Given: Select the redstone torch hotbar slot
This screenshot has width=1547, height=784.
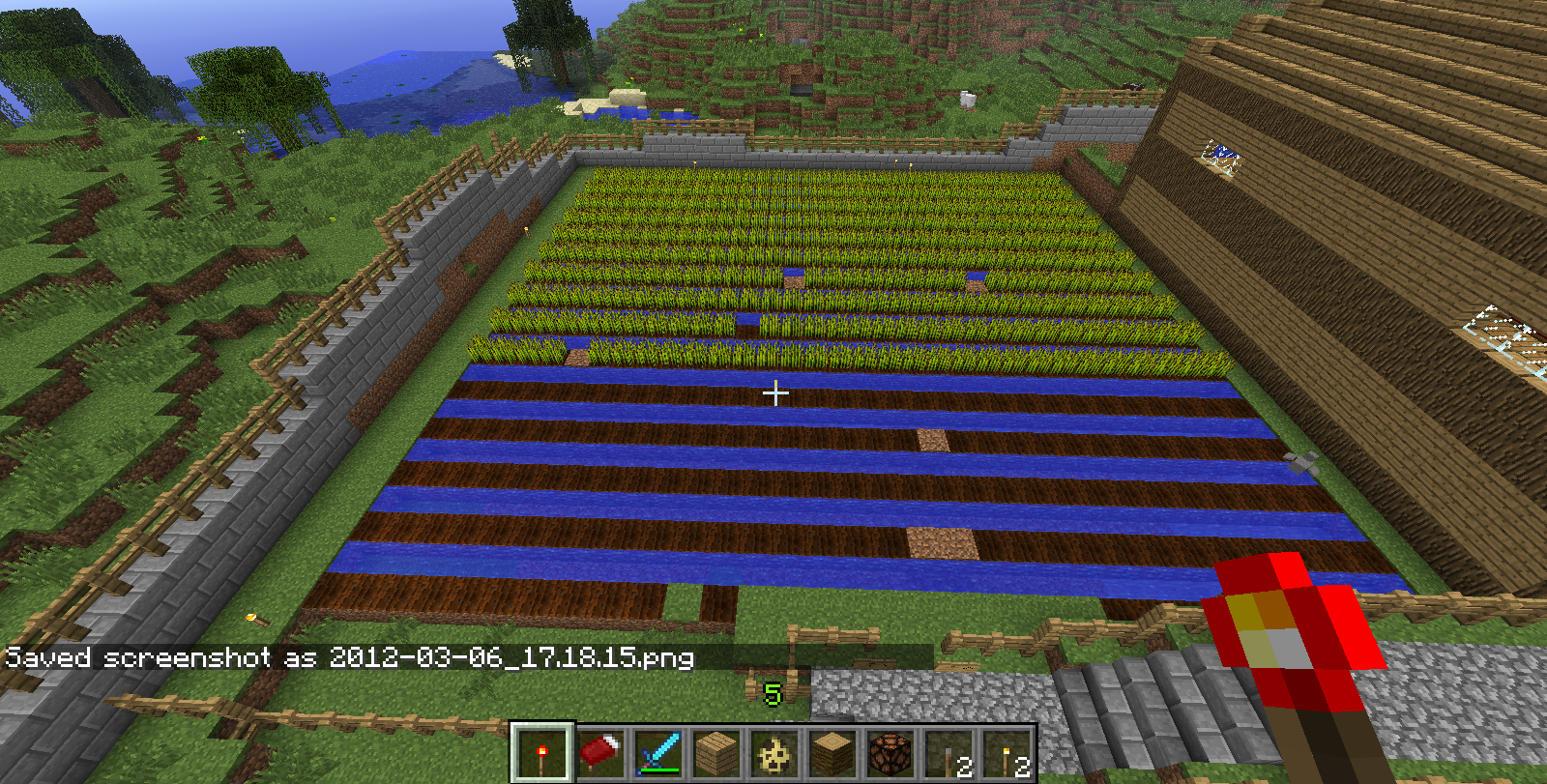Looking at the screenshot, I should coord(542,753).
